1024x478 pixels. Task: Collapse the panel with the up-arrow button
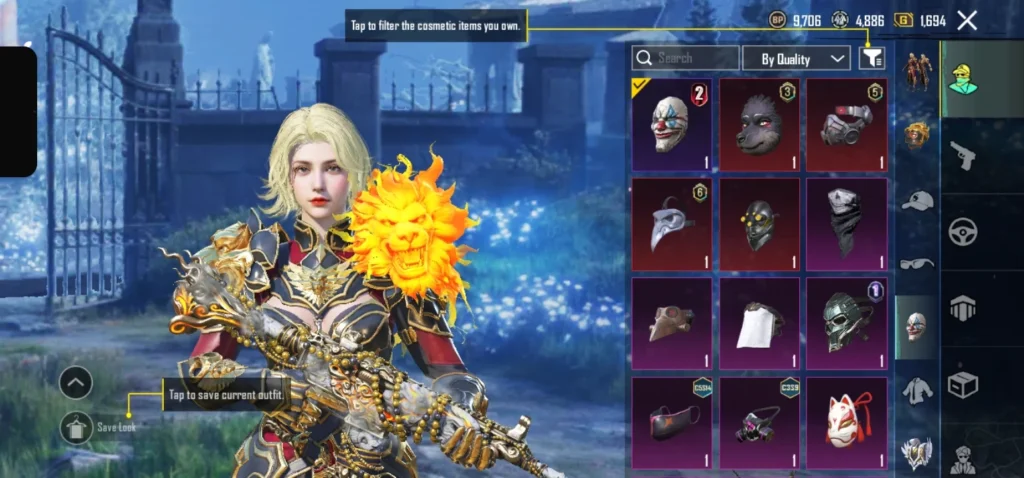click(76, 382)
